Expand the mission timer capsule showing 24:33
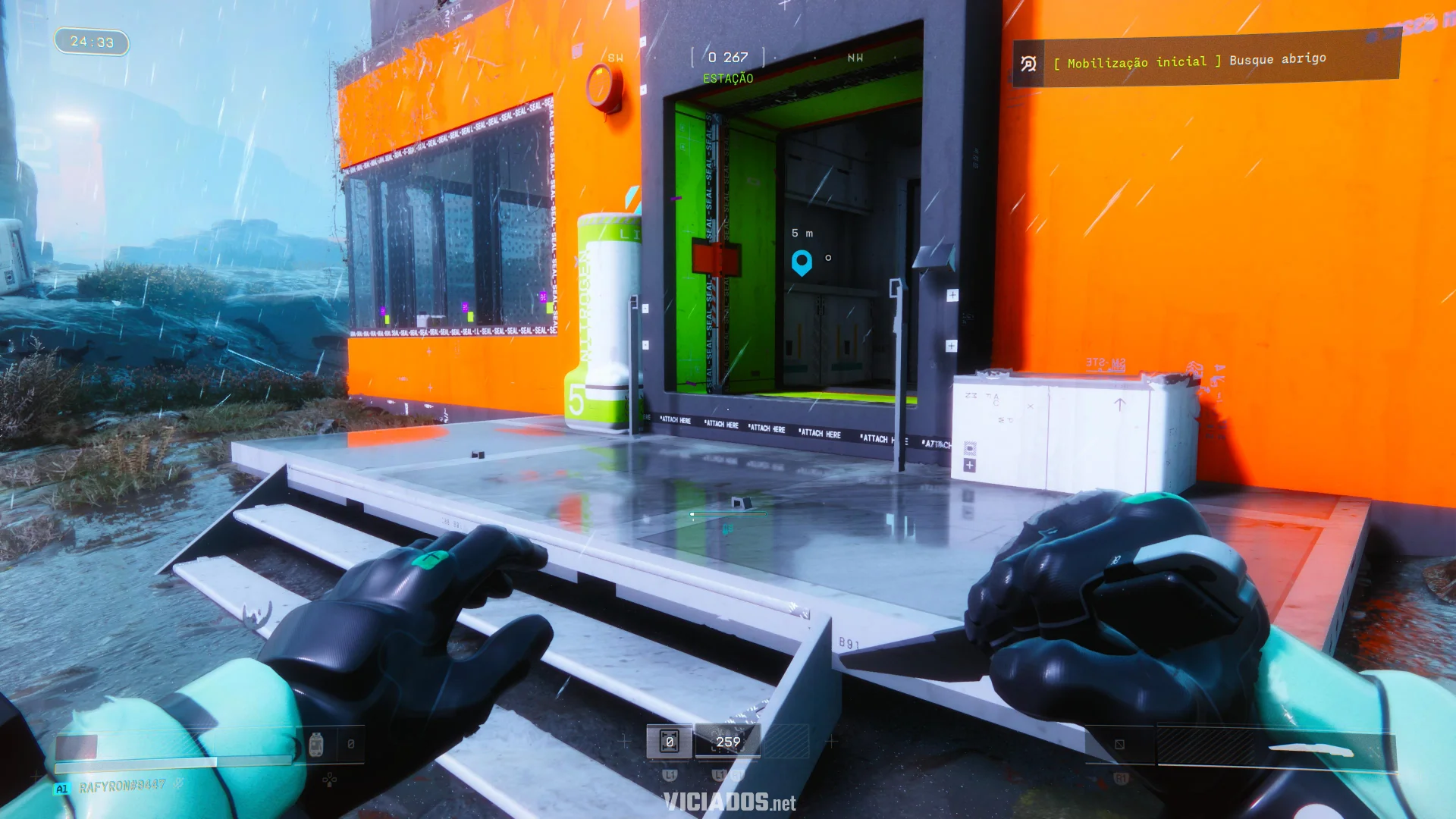 point(91,42)
